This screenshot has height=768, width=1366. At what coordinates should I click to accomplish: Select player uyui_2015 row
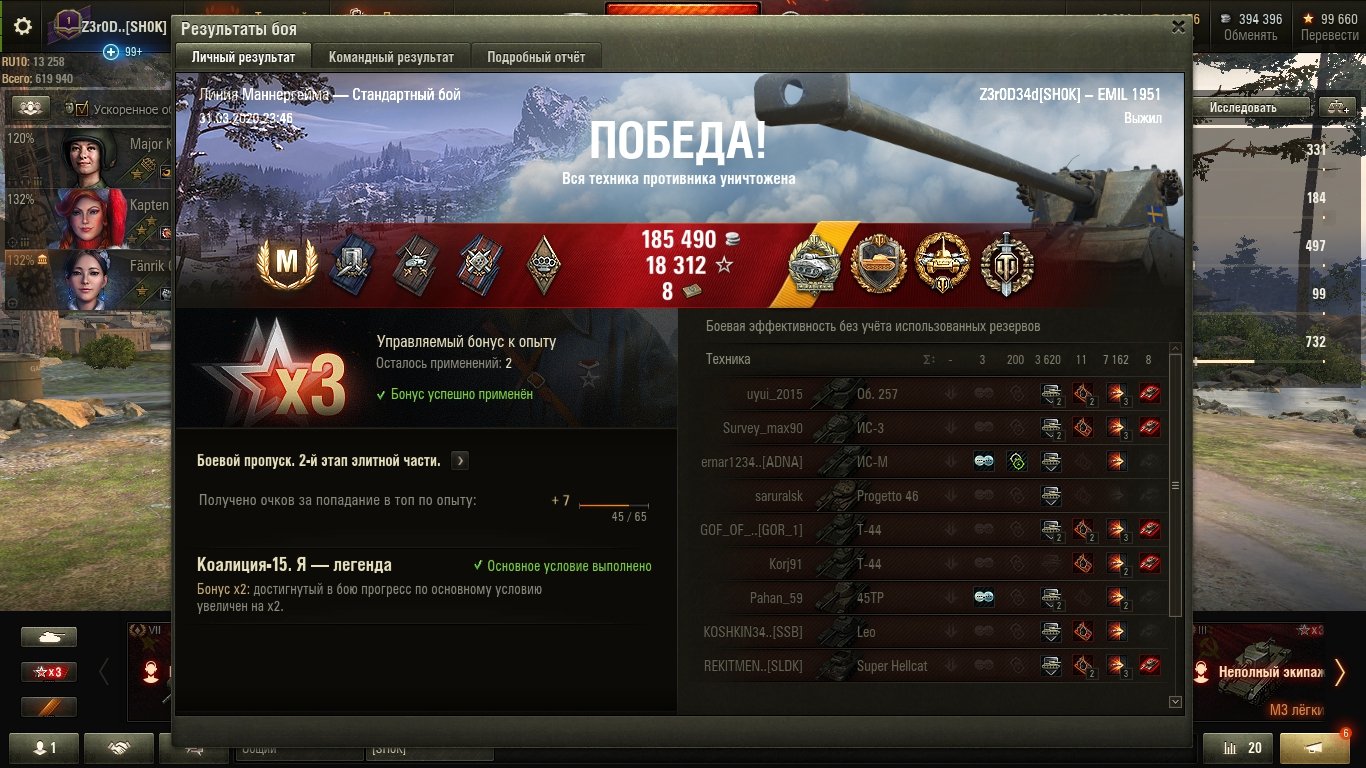pyautogui.click(x=930, y=394)
